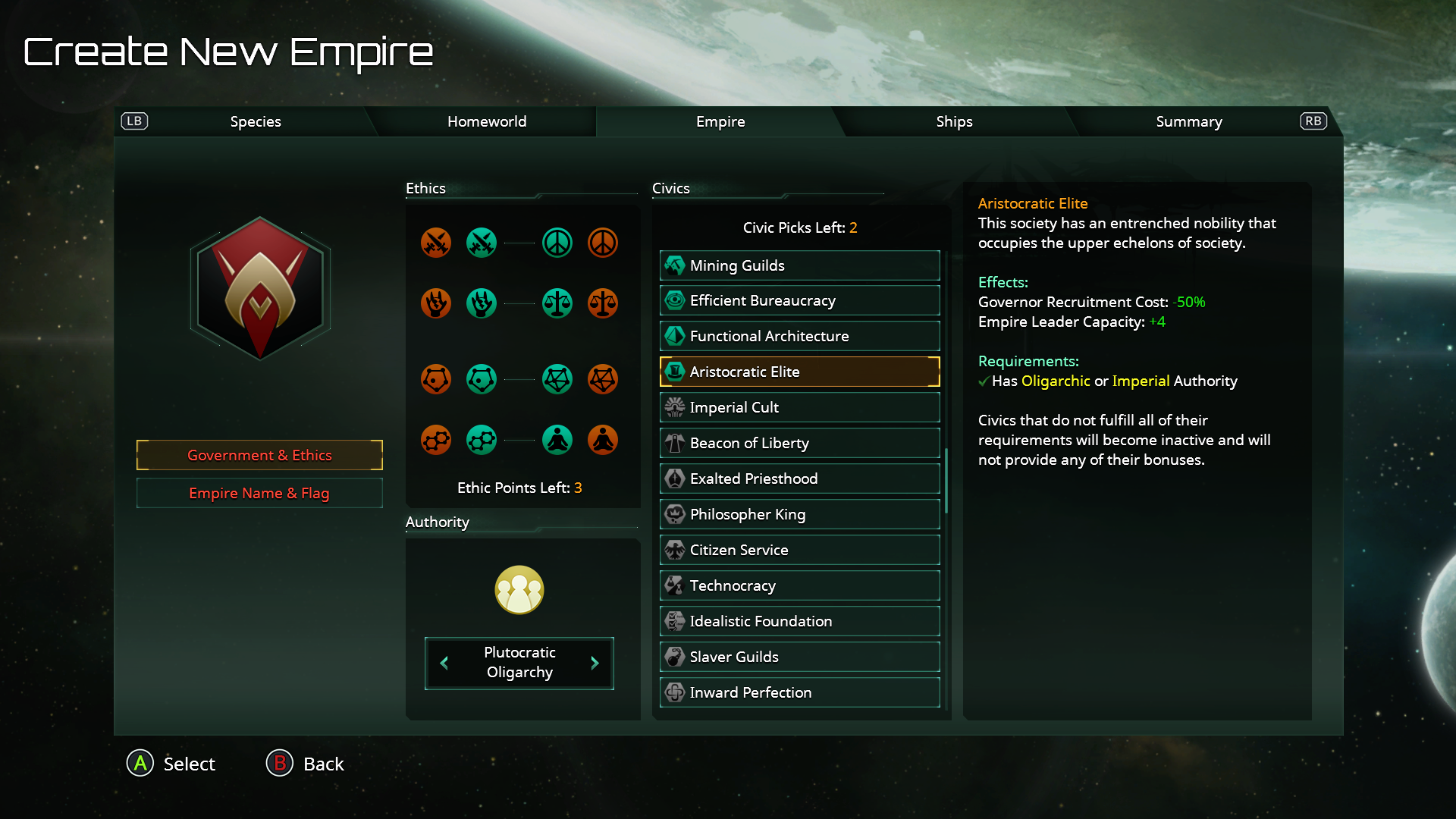The image size is (1456, 819).
Task: Pick the Efficient Bureaucracy civic
Action: (799, 301)
